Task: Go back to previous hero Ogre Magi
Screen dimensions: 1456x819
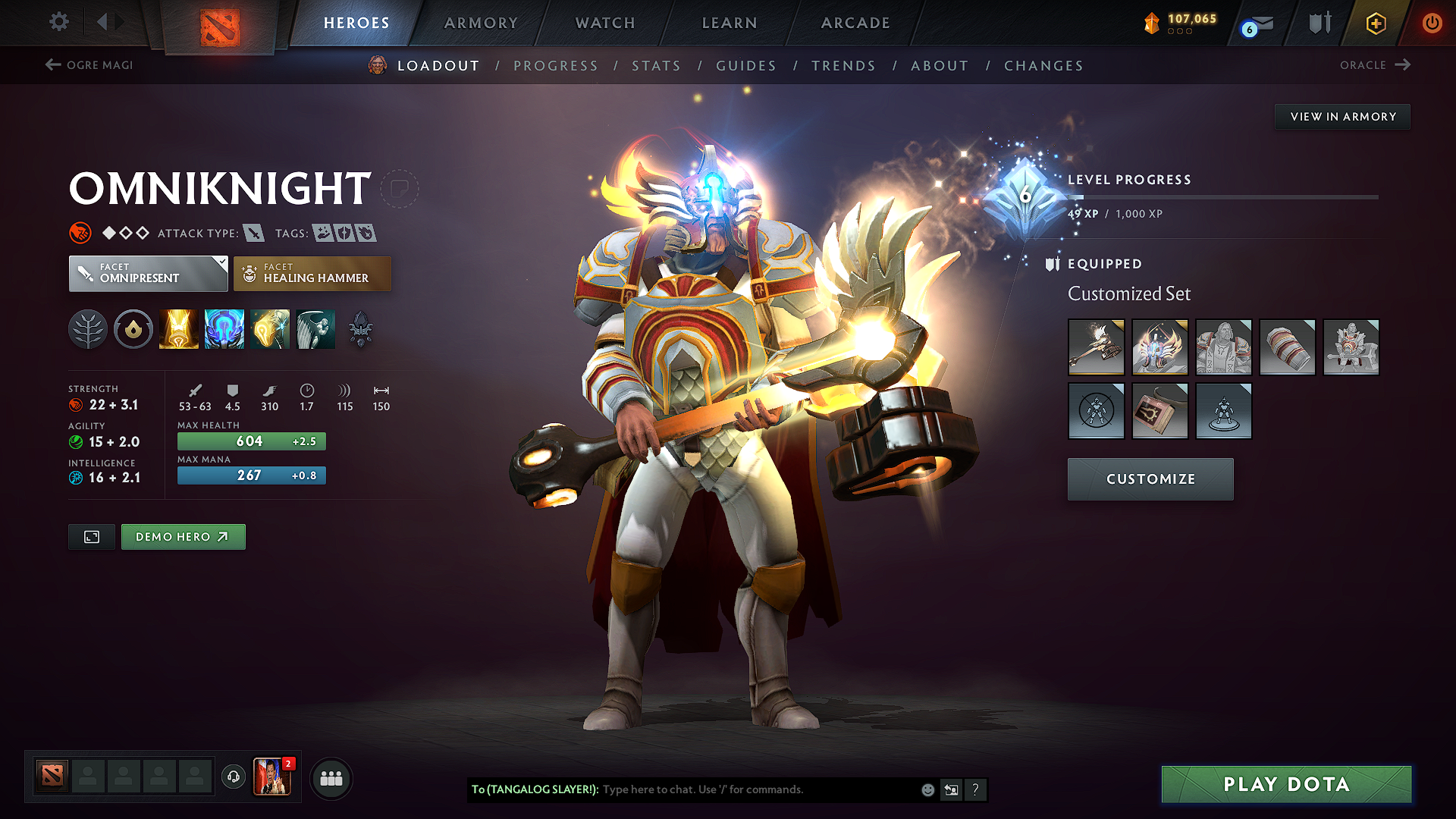Action: tap(89, 65)
